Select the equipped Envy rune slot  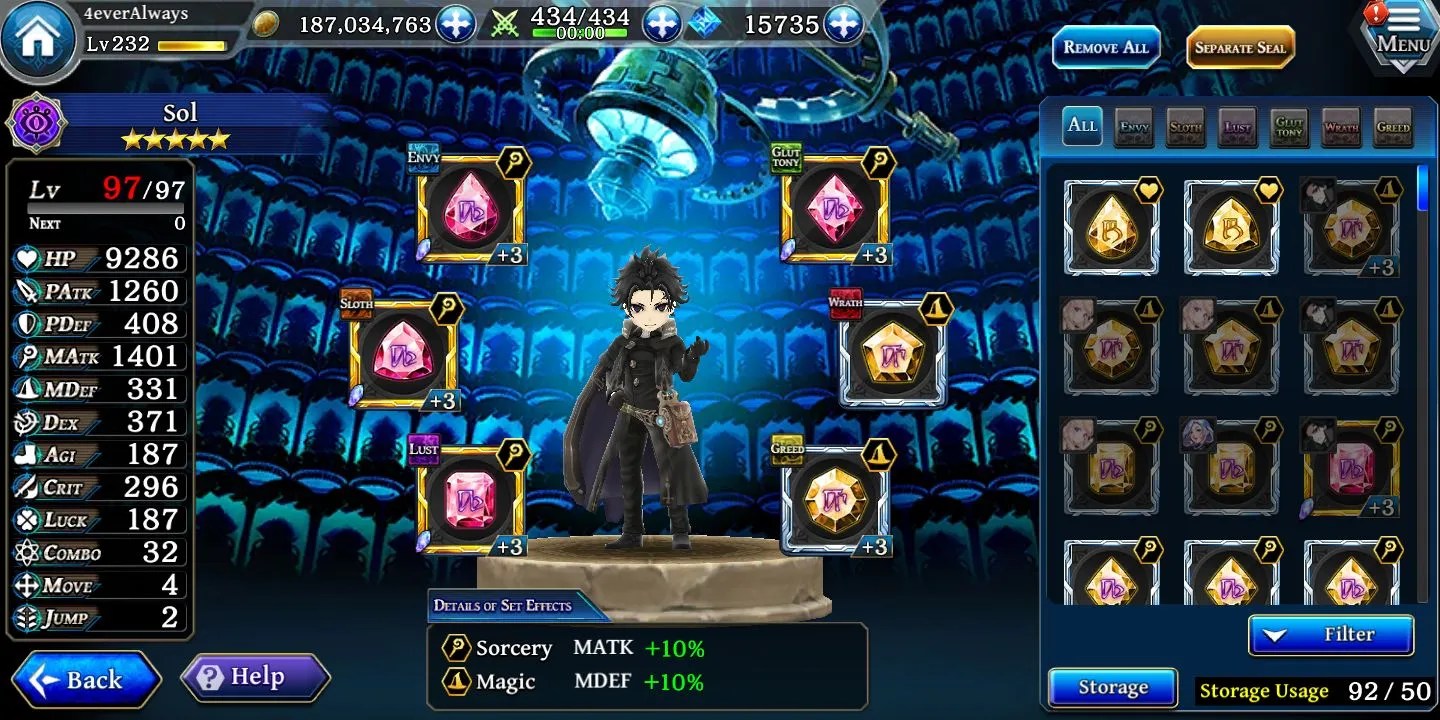[469, 209]
